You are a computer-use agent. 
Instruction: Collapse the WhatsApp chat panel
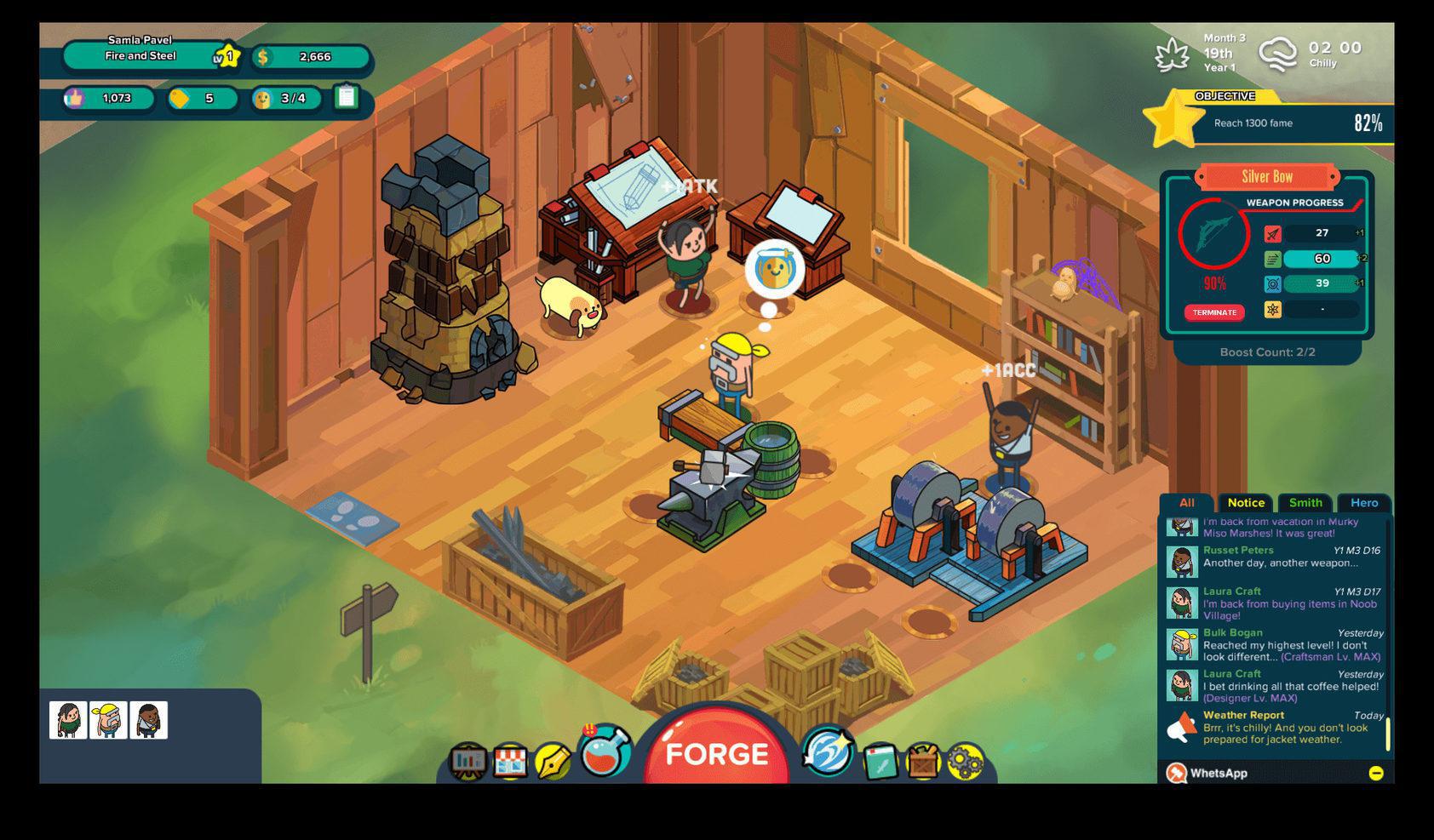tap(1378, 773)
